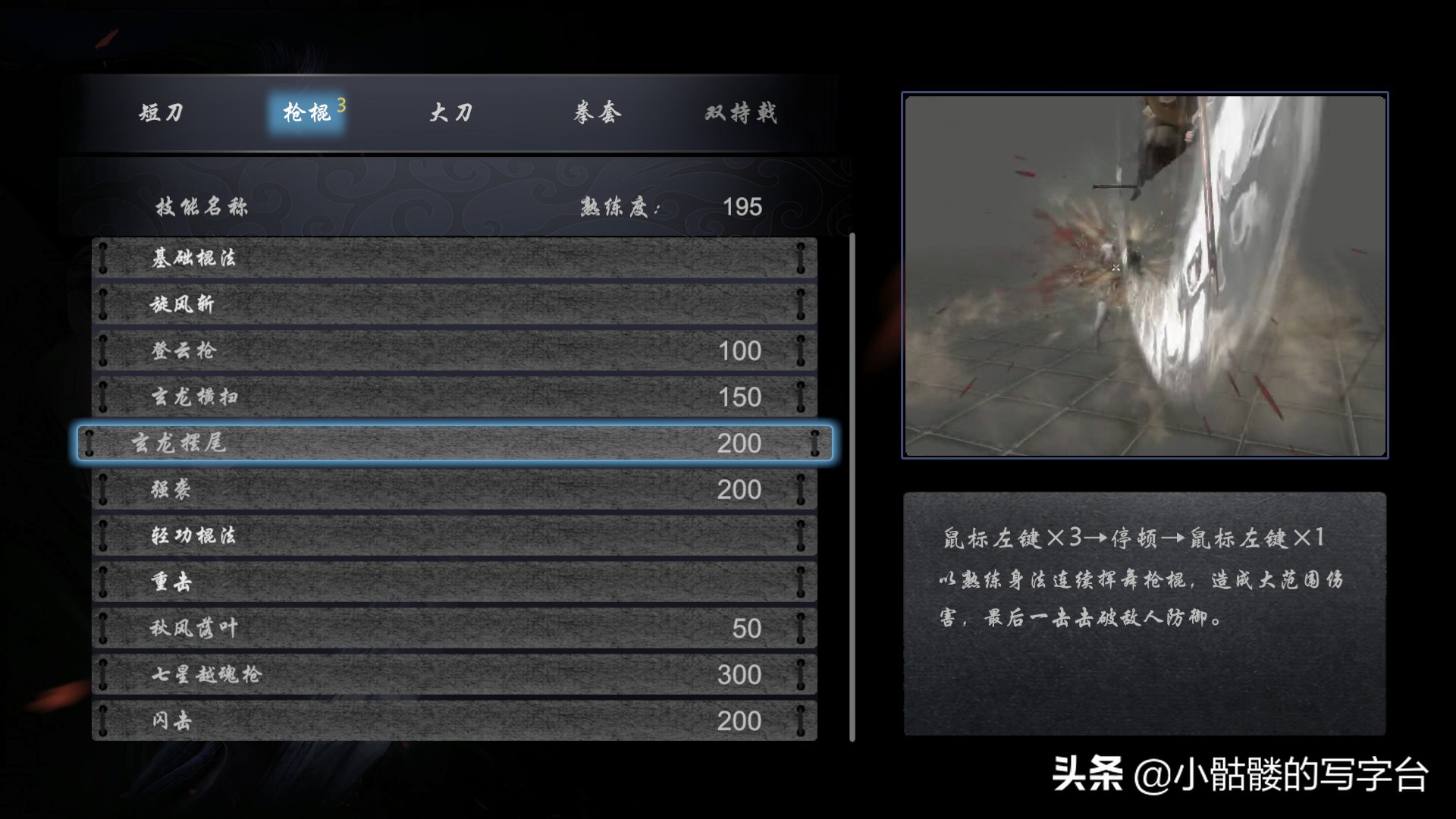Click the highlighted 玄龙摆尾 skill row

tap(455, 444)
